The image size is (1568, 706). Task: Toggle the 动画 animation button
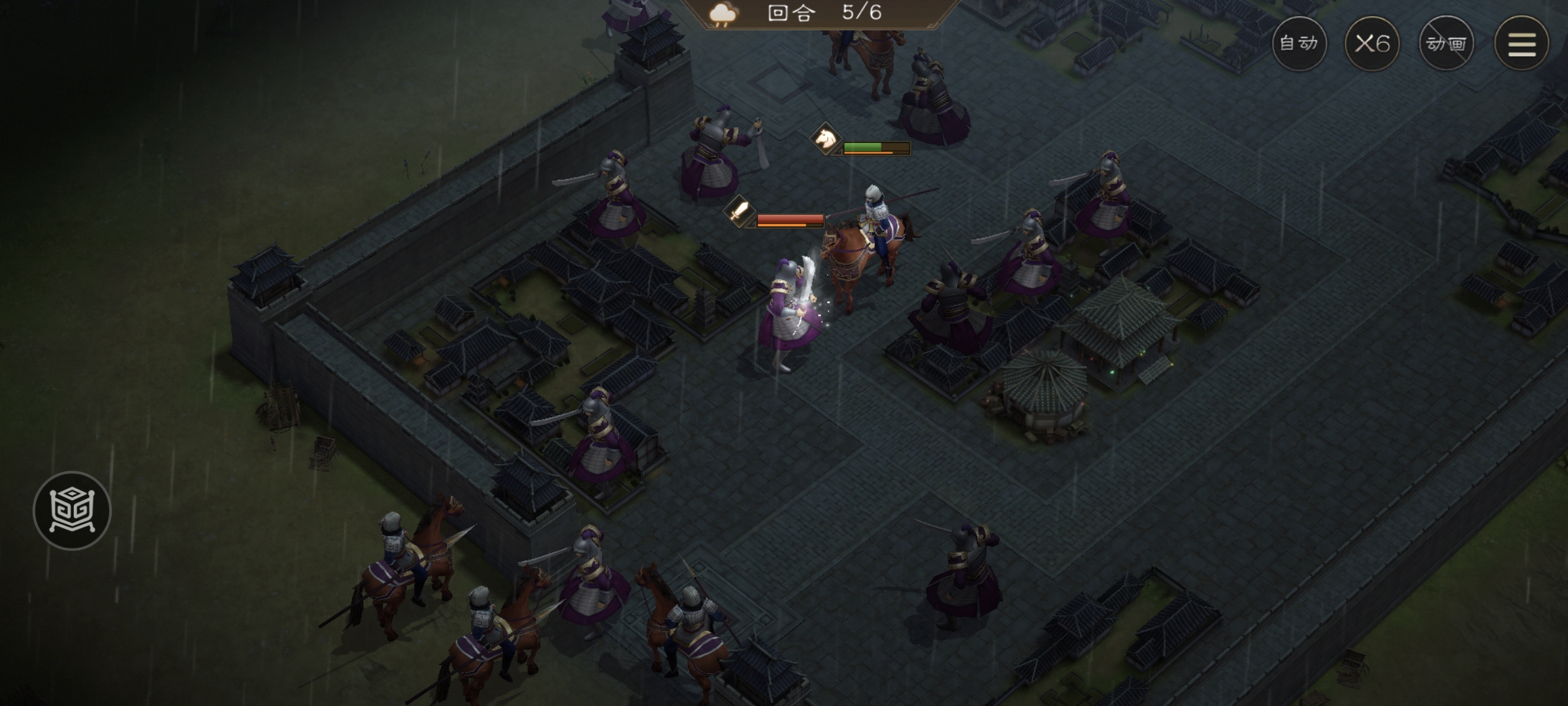pyautogui.click(x=1446, y=43)
